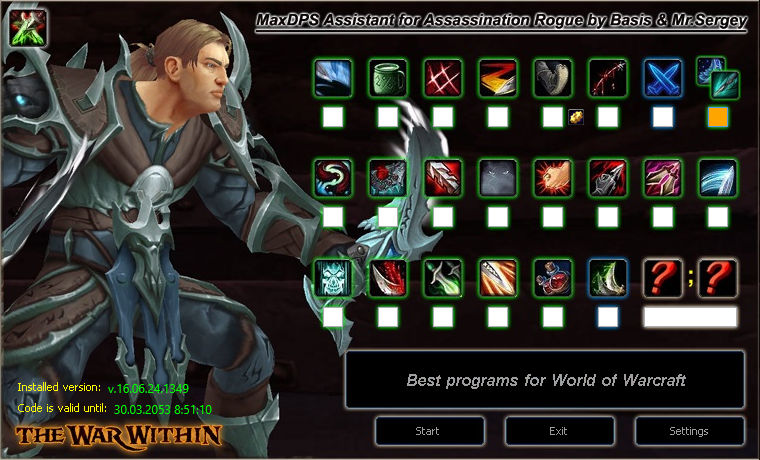Open the Settings window
This screenshot has height=460, width=760.
point(687,431)
